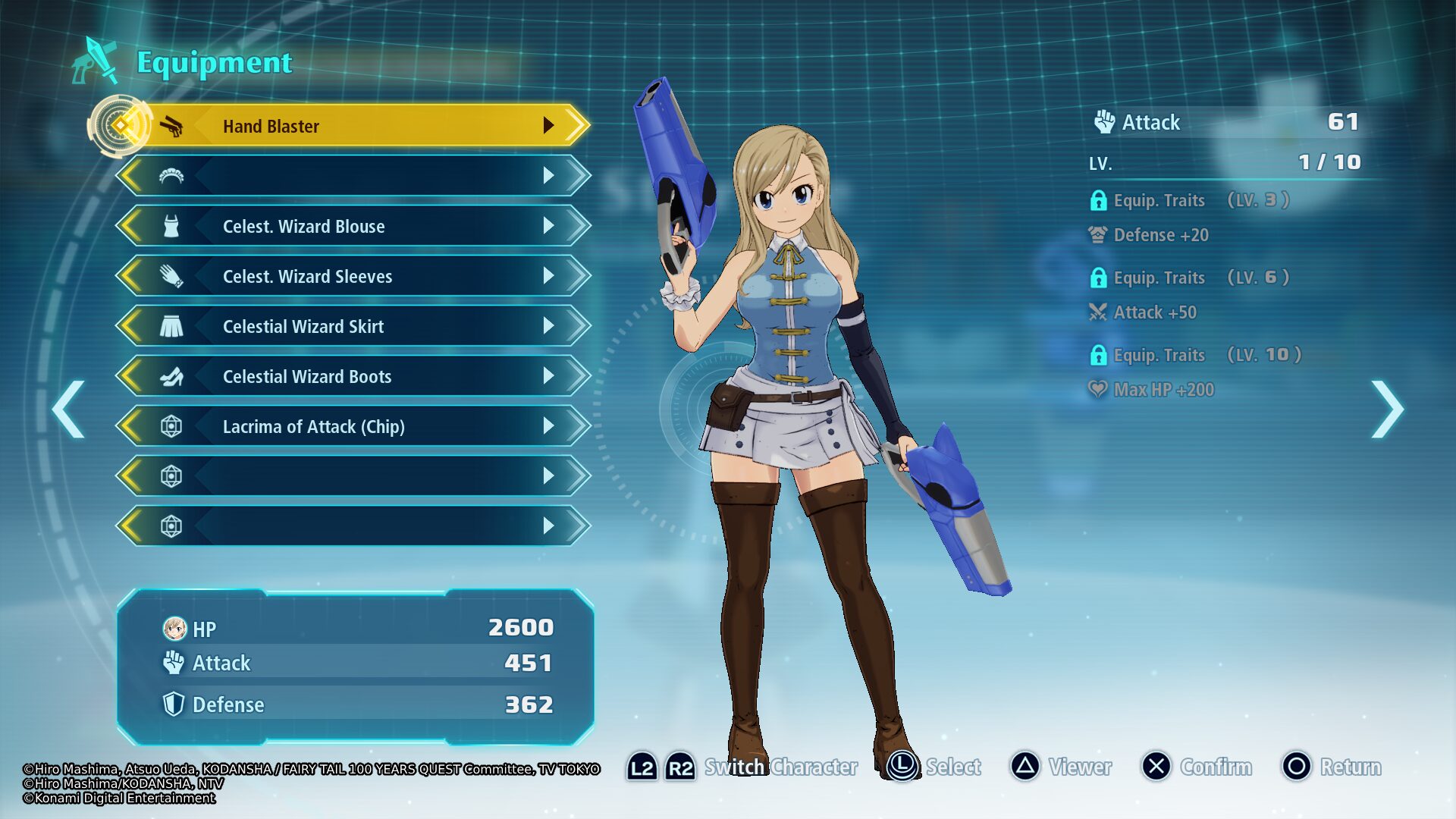Select the Lacrima of Attack (Chip) slot
Screen dimensions: 1456x819
(353, 426)
